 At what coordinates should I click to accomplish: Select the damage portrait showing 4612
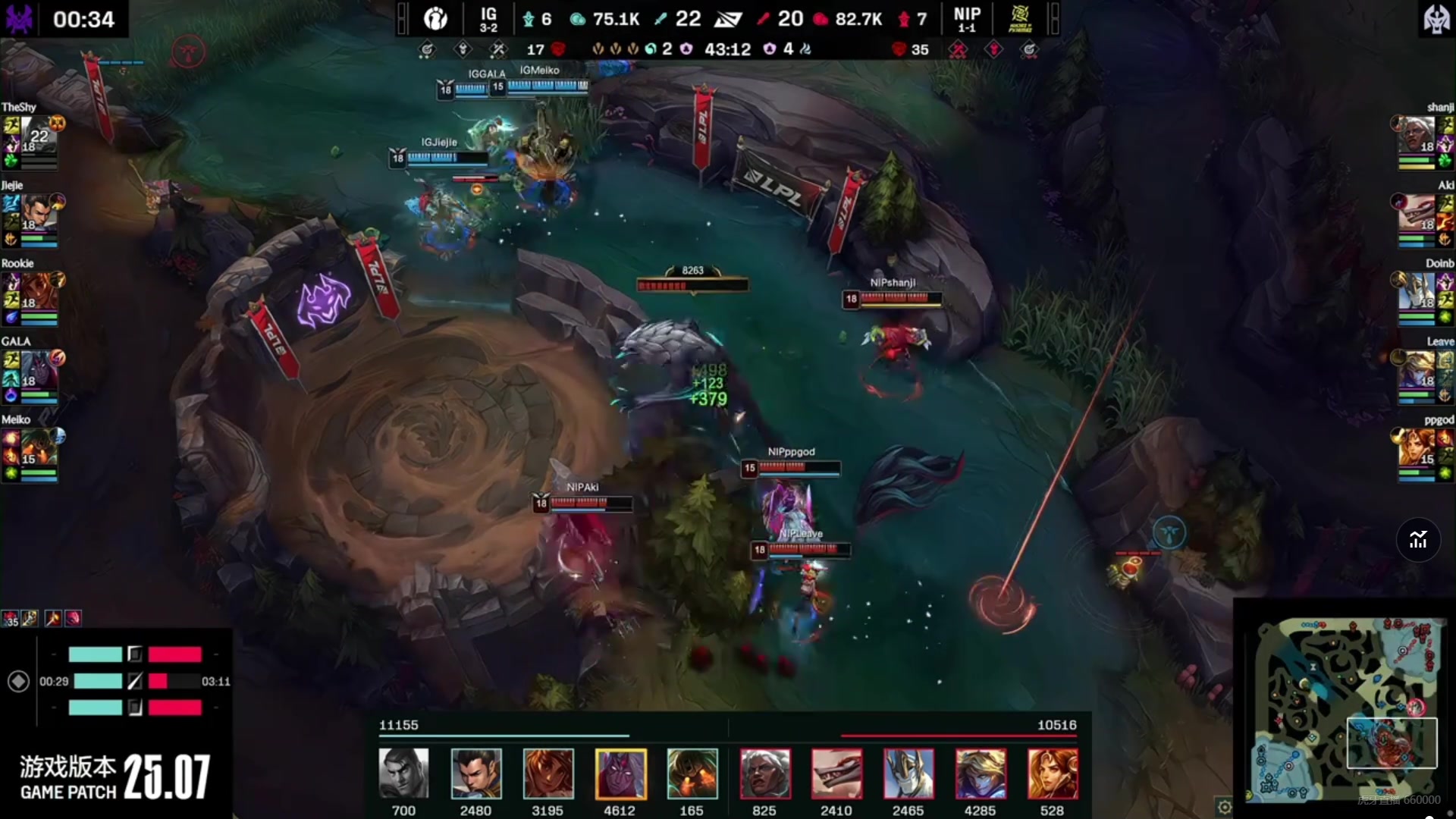[620, 773]
